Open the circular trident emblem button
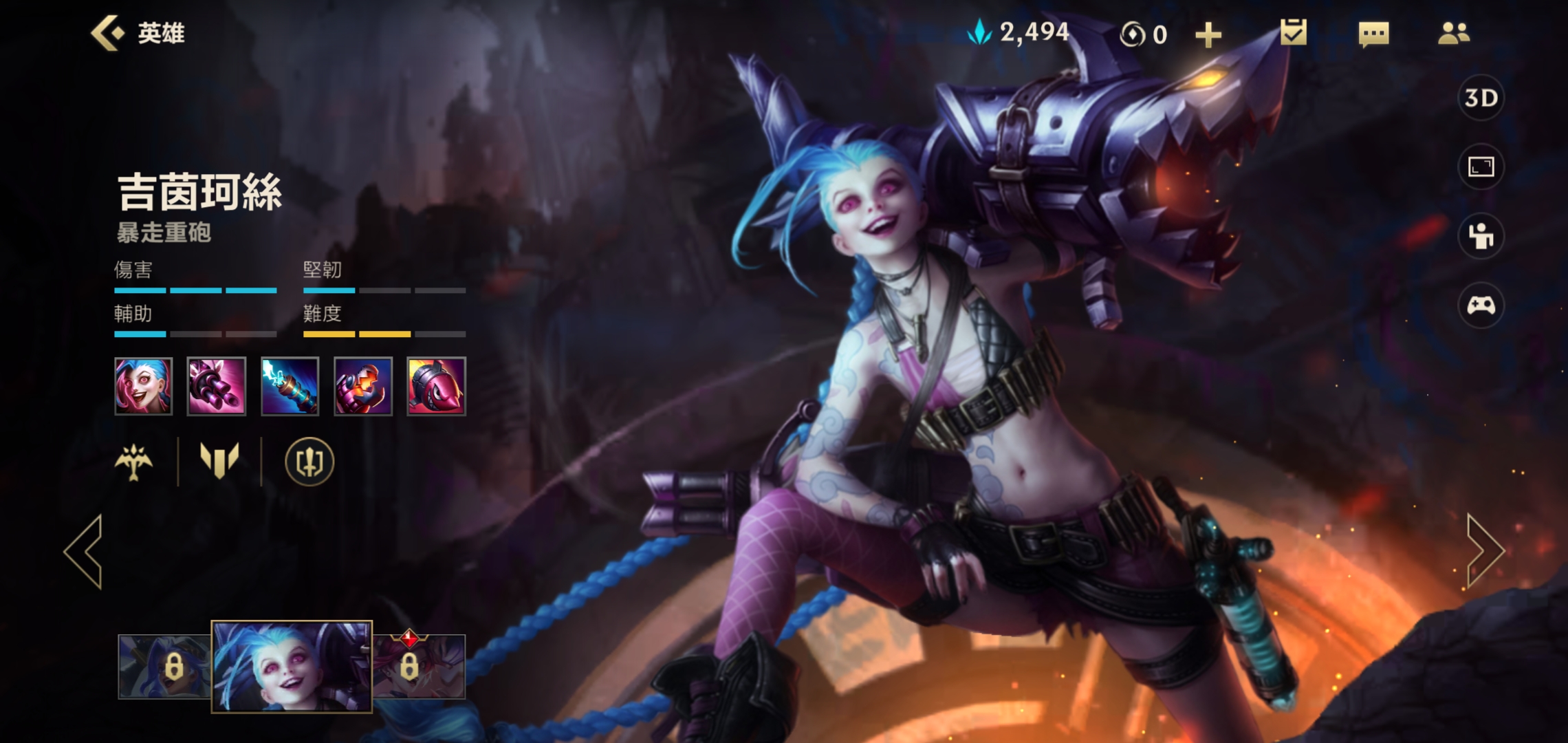The width and height of the screenshot is (1568, 743). pos(309,462)
